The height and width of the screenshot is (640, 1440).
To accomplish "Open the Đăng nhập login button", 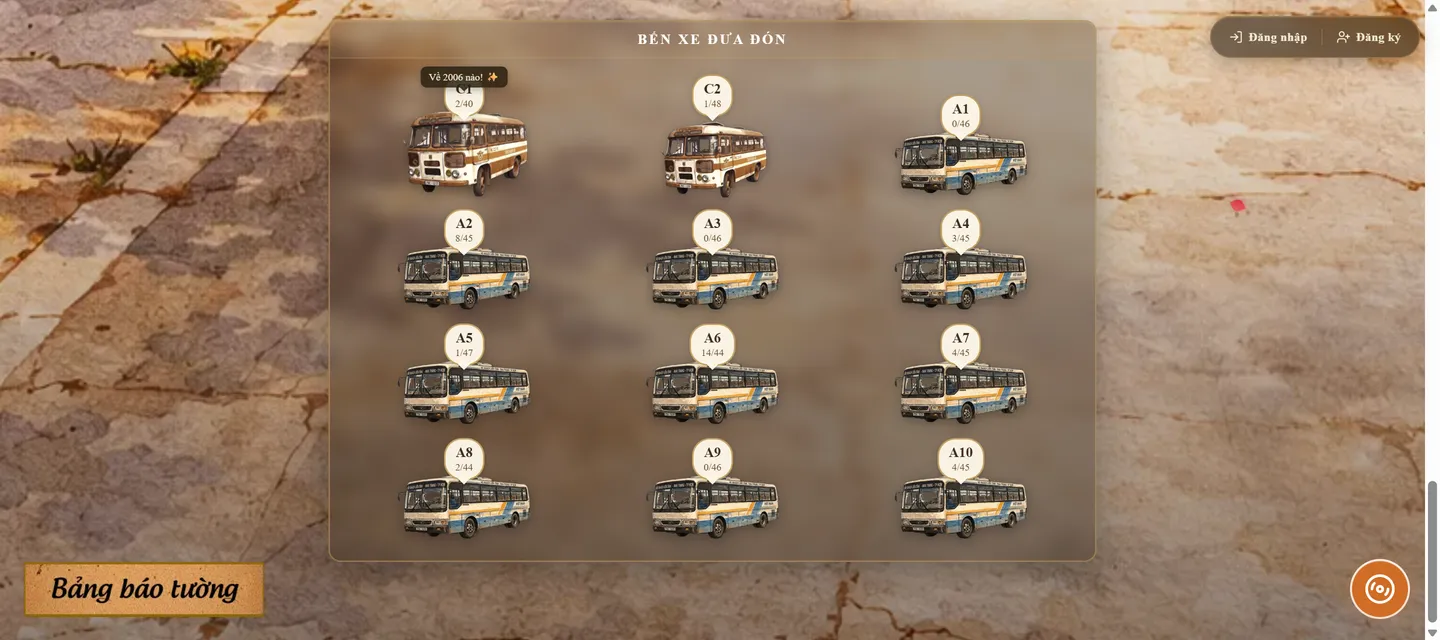I will [1268, 37].
